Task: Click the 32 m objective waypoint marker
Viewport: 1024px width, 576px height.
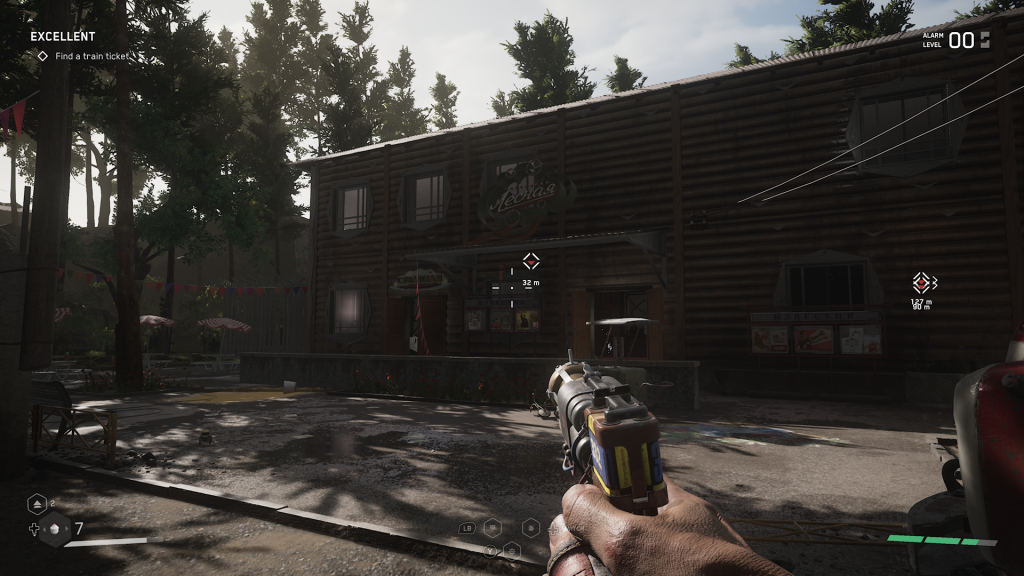Action: pyautogui.click(x=531, y=261)
